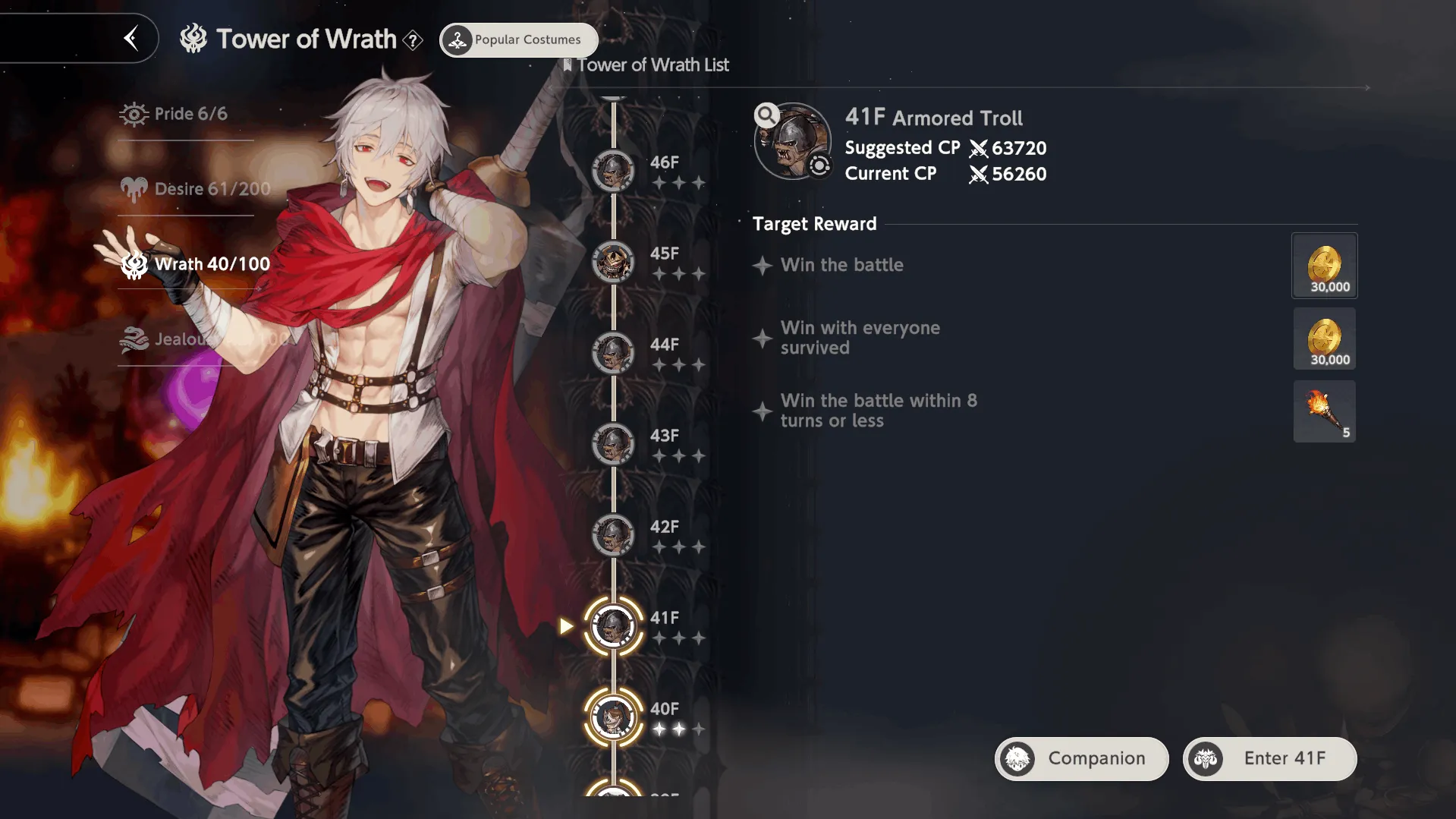Screen dimensions: 1456x819
Task: Open the Companion menu
Action: 1081,758
